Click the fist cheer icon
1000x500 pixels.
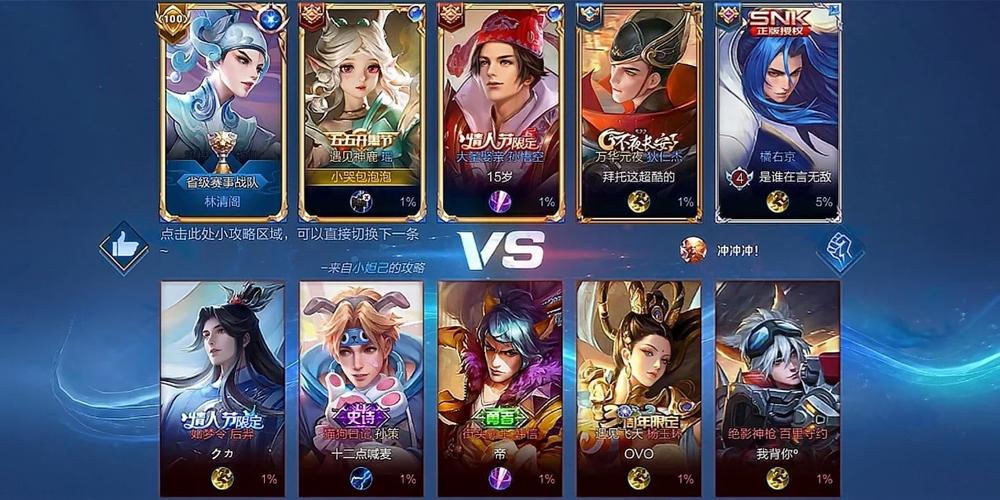tap(840, 248)
